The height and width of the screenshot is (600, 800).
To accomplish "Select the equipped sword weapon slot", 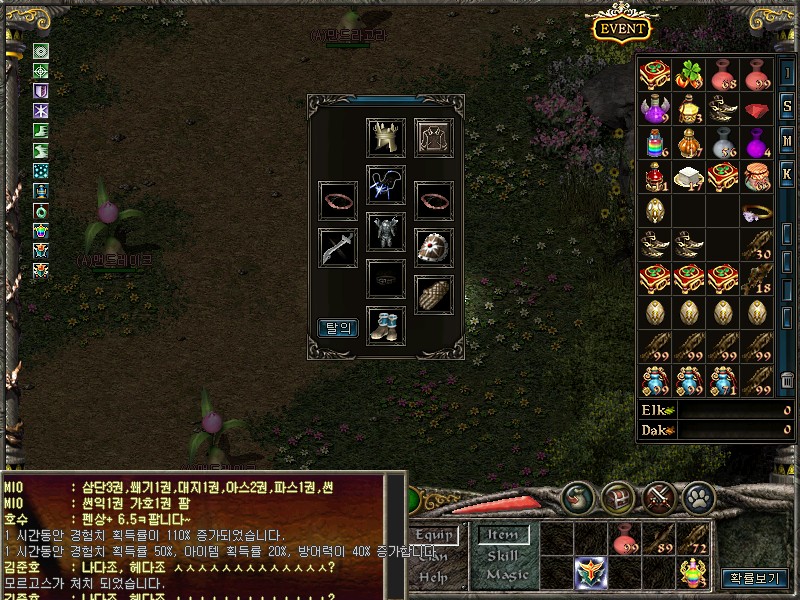I will tap(337, 247).
